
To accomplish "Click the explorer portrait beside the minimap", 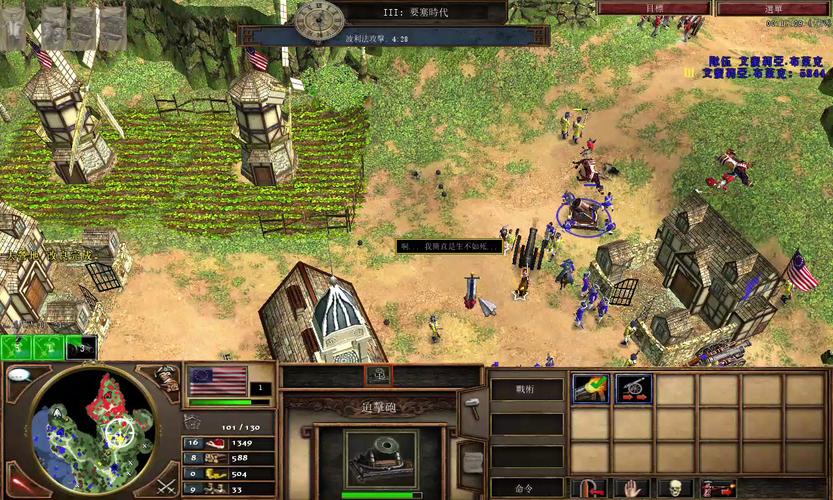I will 166,378.
